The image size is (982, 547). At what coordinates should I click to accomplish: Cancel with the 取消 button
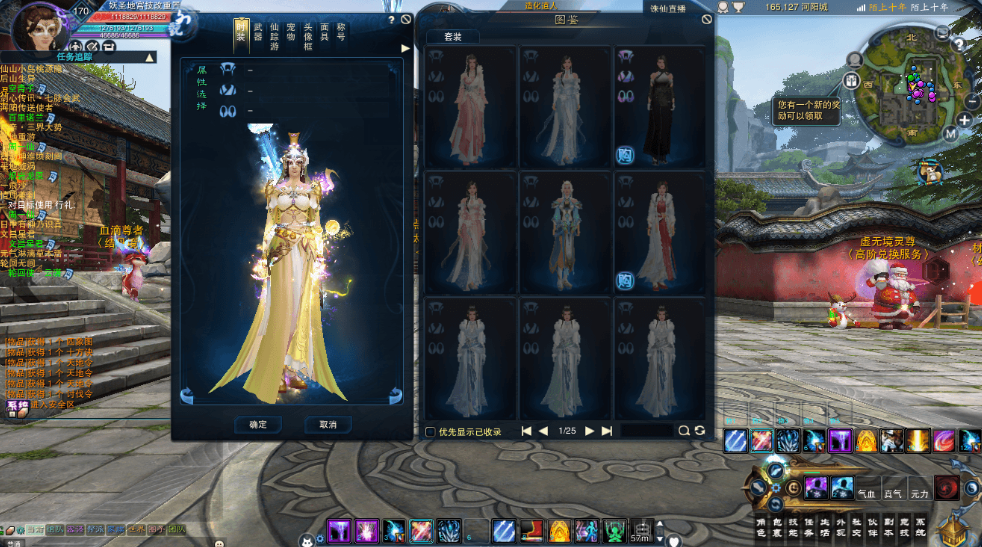(x=327, y=424)
